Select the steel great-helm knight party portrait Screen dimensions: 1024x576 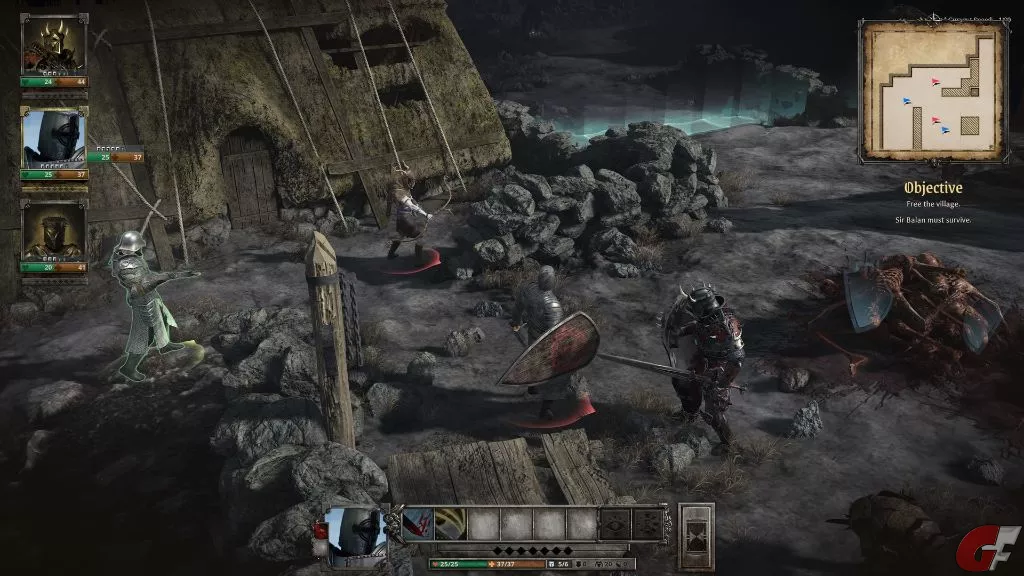pyautogui.click(x=54, y=138)
